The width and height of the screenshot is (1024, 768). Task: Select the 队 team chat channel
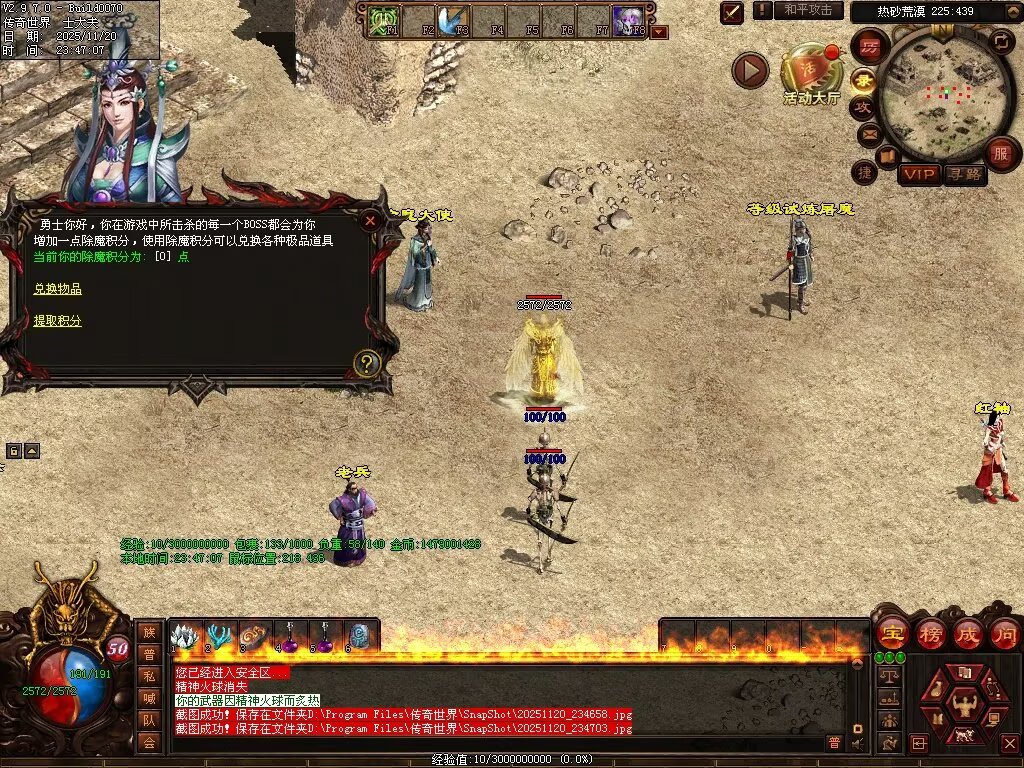(149, 720)
